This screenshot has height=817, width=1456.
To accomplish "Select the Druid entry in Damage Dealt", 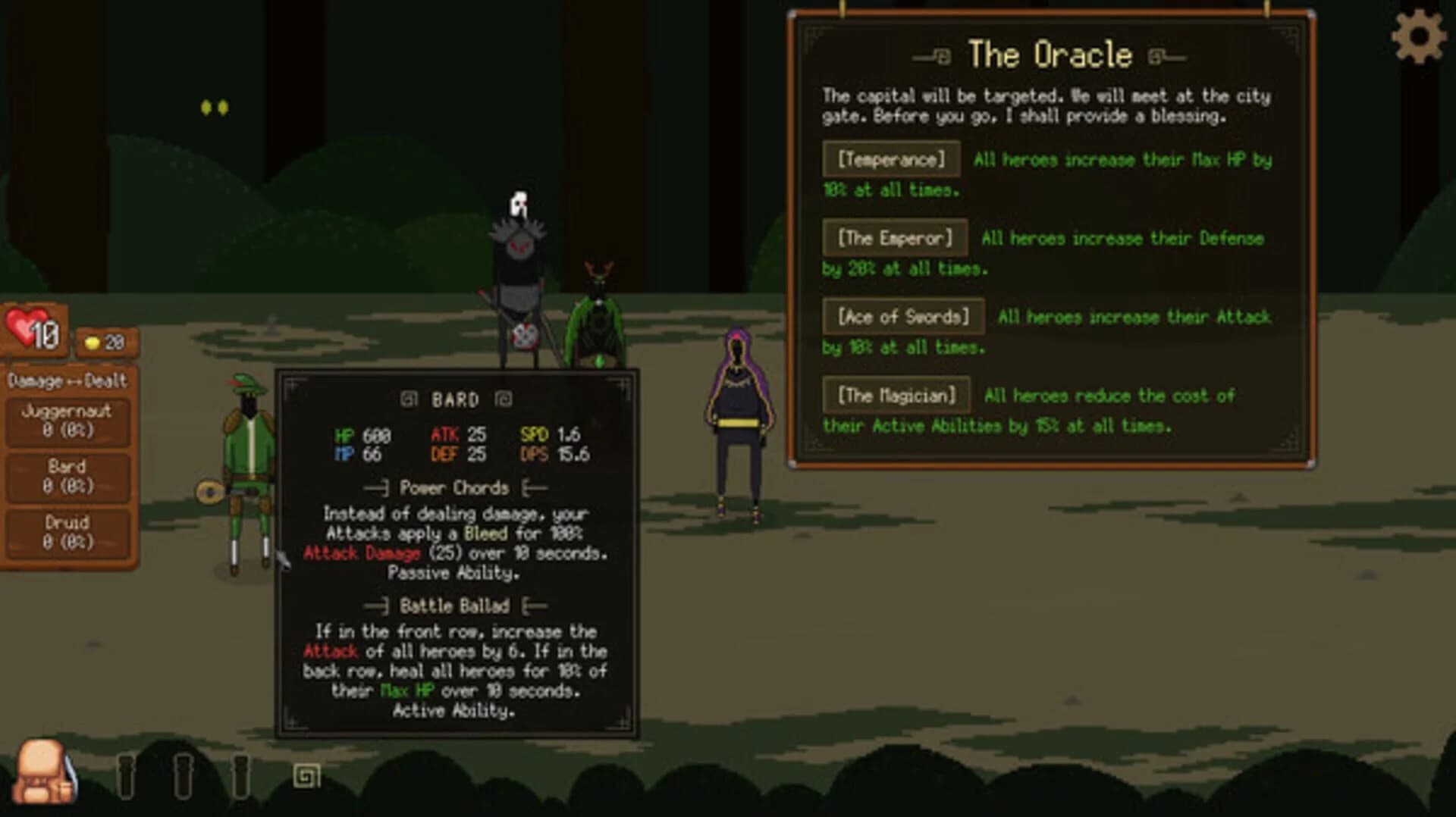I will (68, 531).
